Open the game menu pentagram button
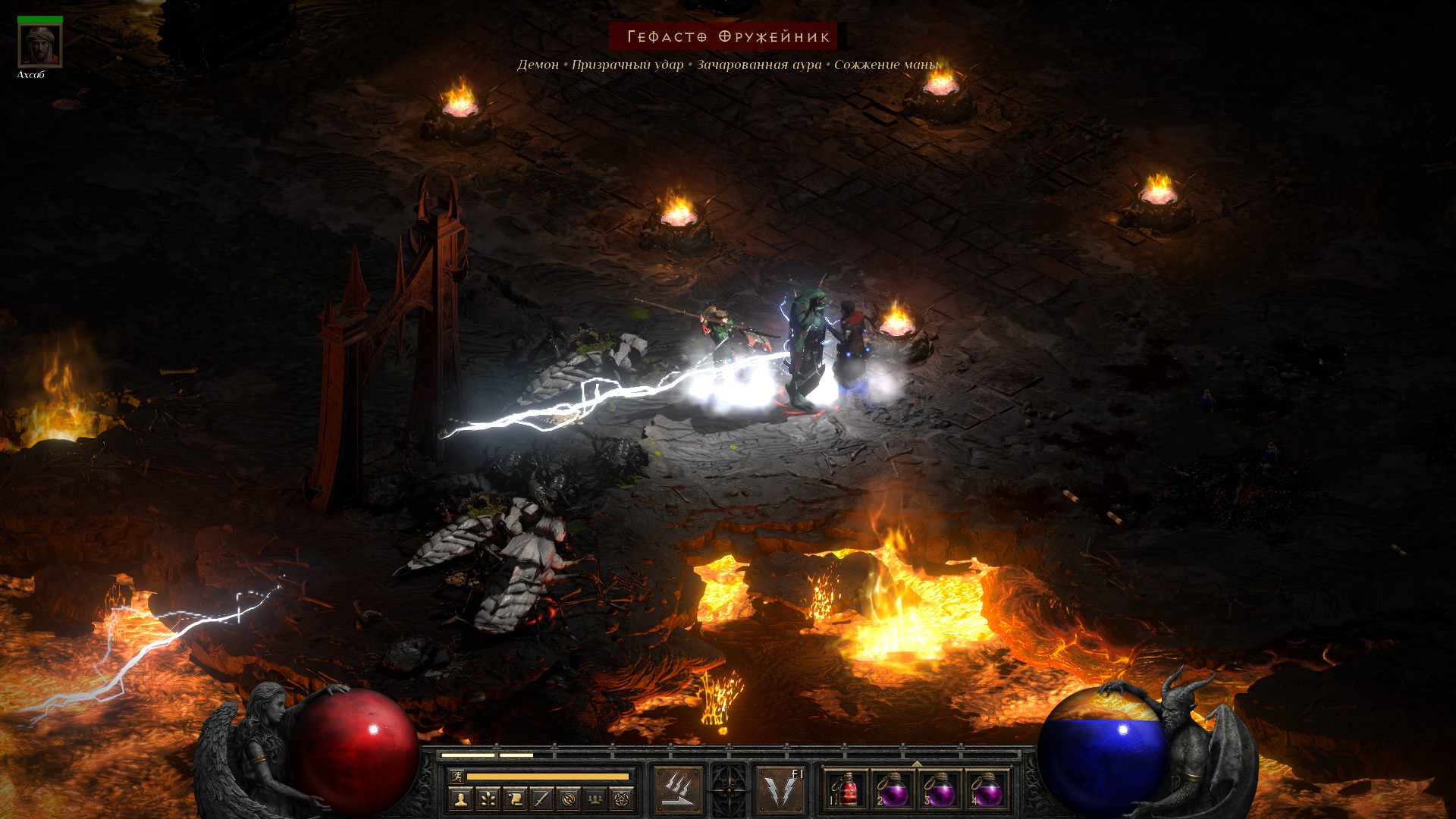 (622, 799)
